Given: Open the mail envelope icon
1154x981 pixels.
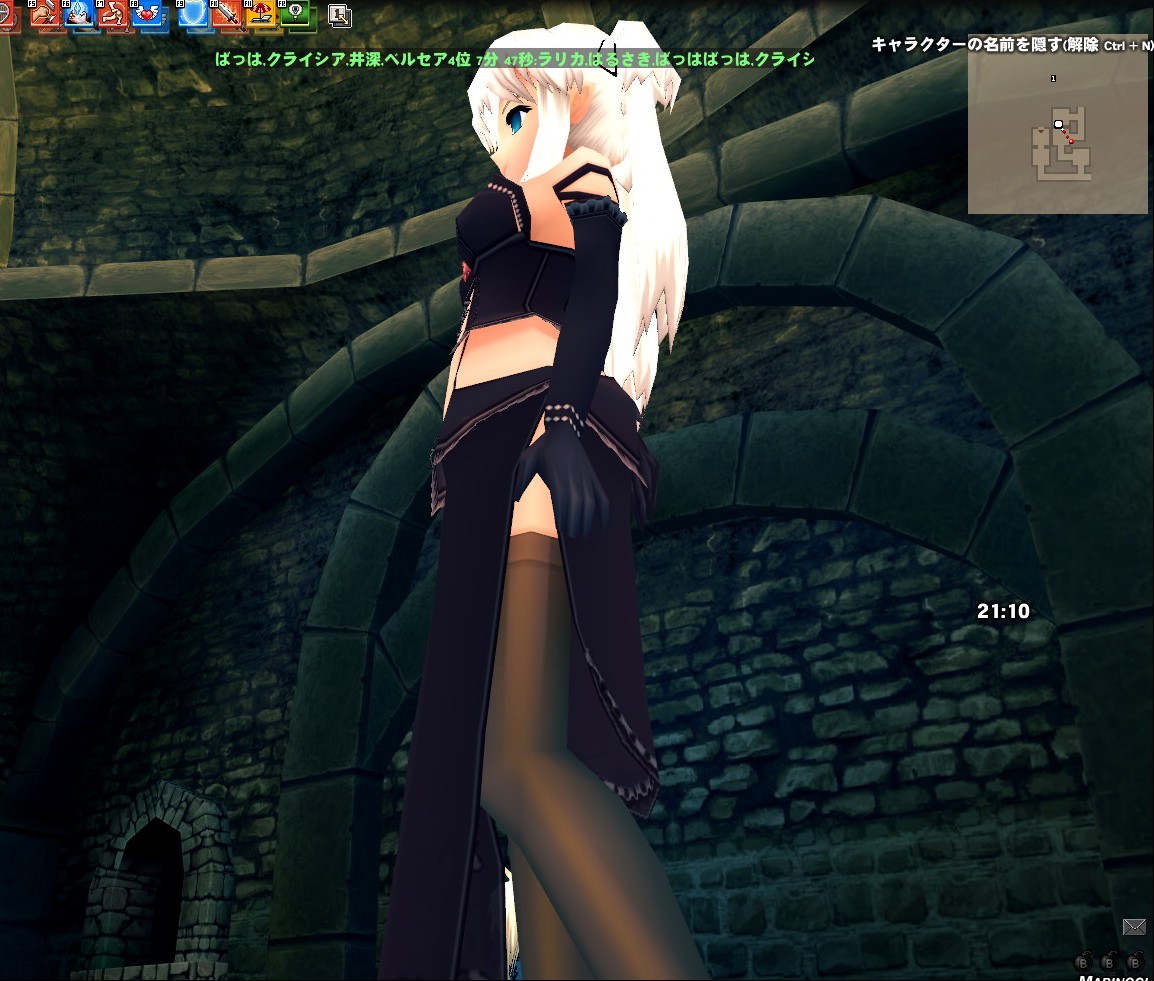Looking at the screenshot, I should tap(1133, 927).
